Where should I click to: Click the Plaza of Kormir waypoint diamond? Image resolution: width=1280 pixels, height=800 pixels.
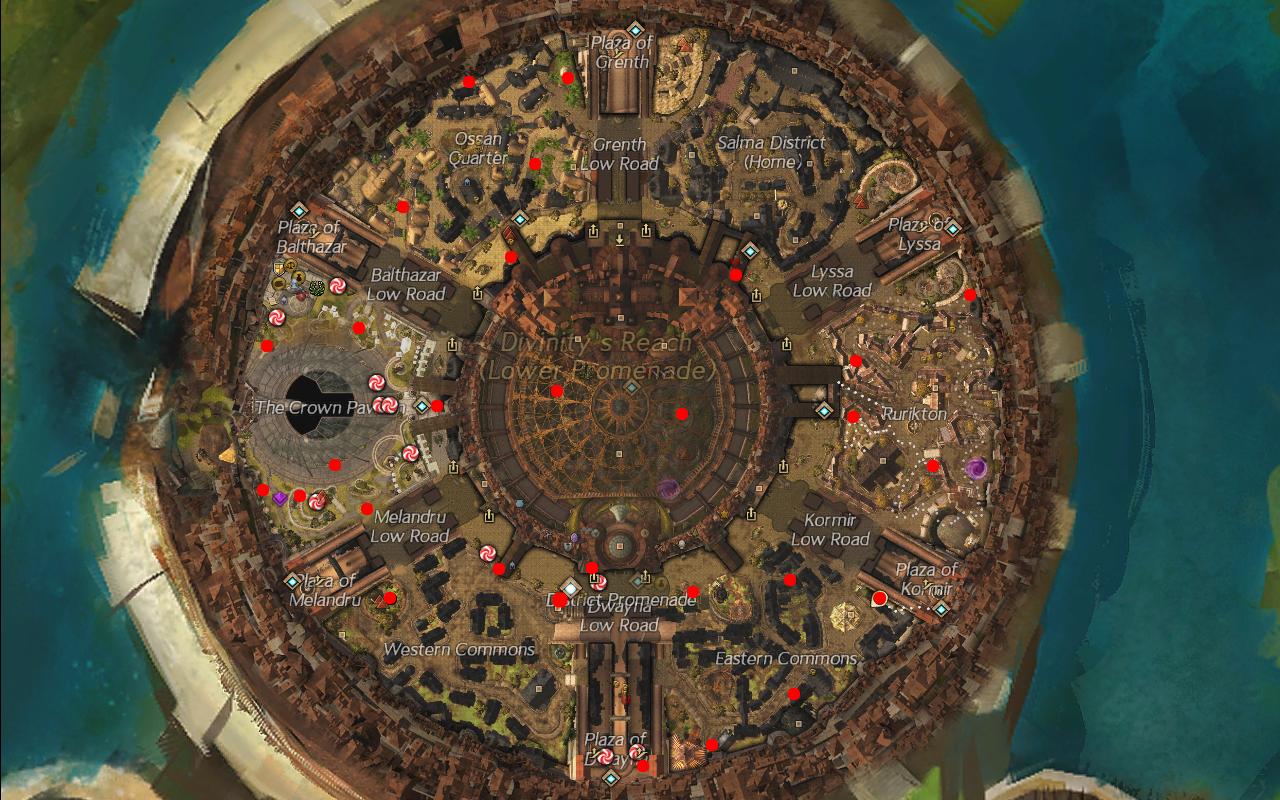click(941, 608)
